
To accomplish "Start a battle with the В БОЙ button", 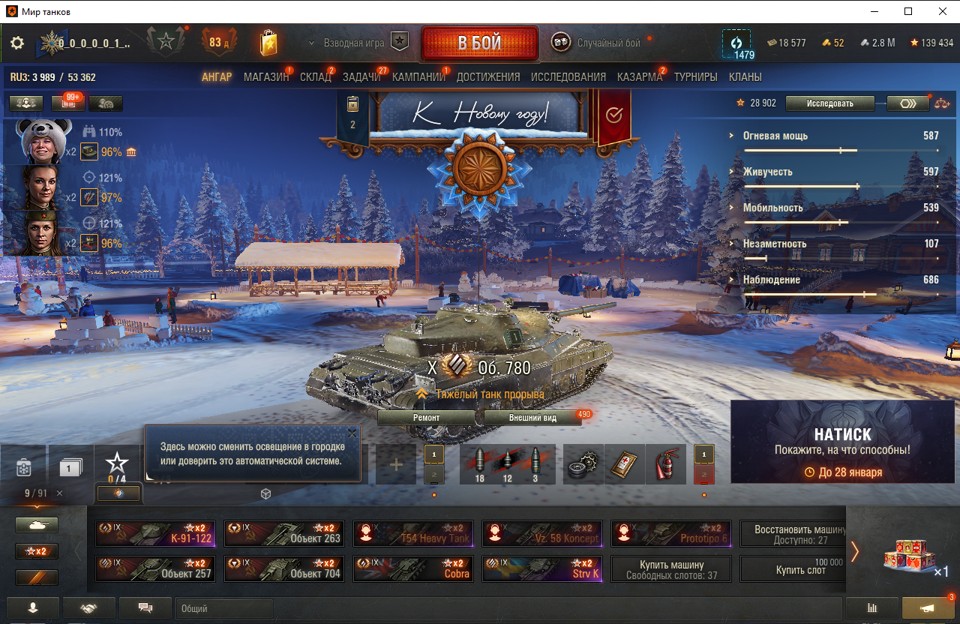I will 479,43.
